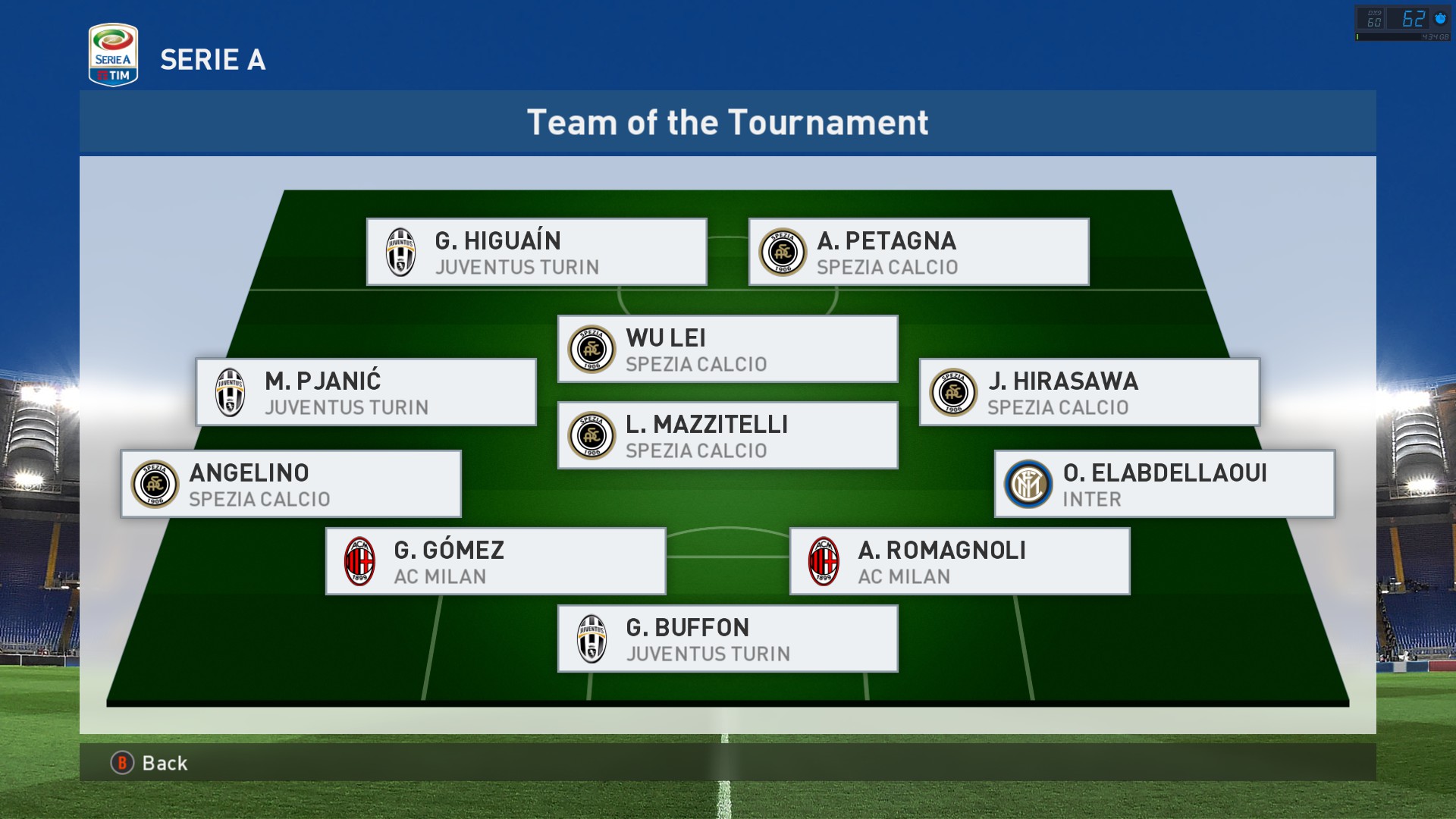The width and height of the screenshot is (1456, 819).
Task: Click Wu Lei's player panel
Action: 728,350
